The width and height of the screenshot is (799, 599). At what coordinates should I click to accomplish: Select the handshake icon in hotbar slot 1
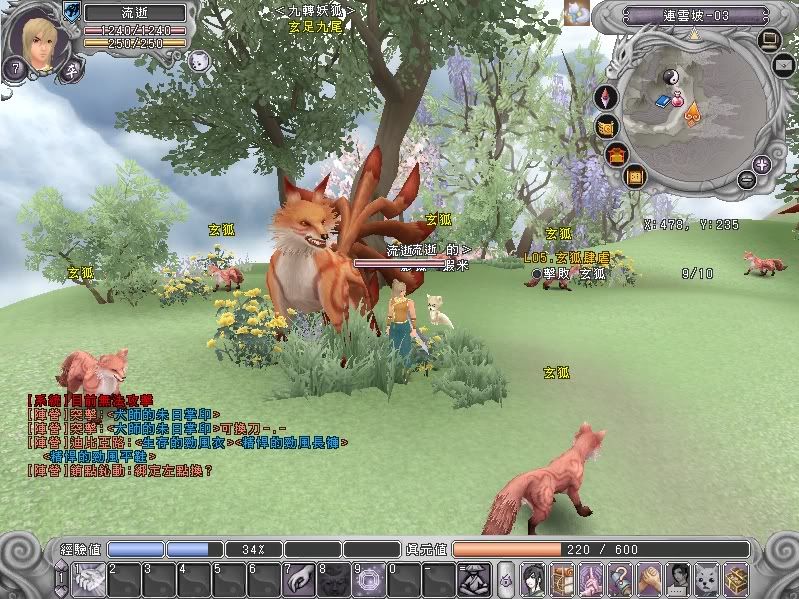point(90,578)
